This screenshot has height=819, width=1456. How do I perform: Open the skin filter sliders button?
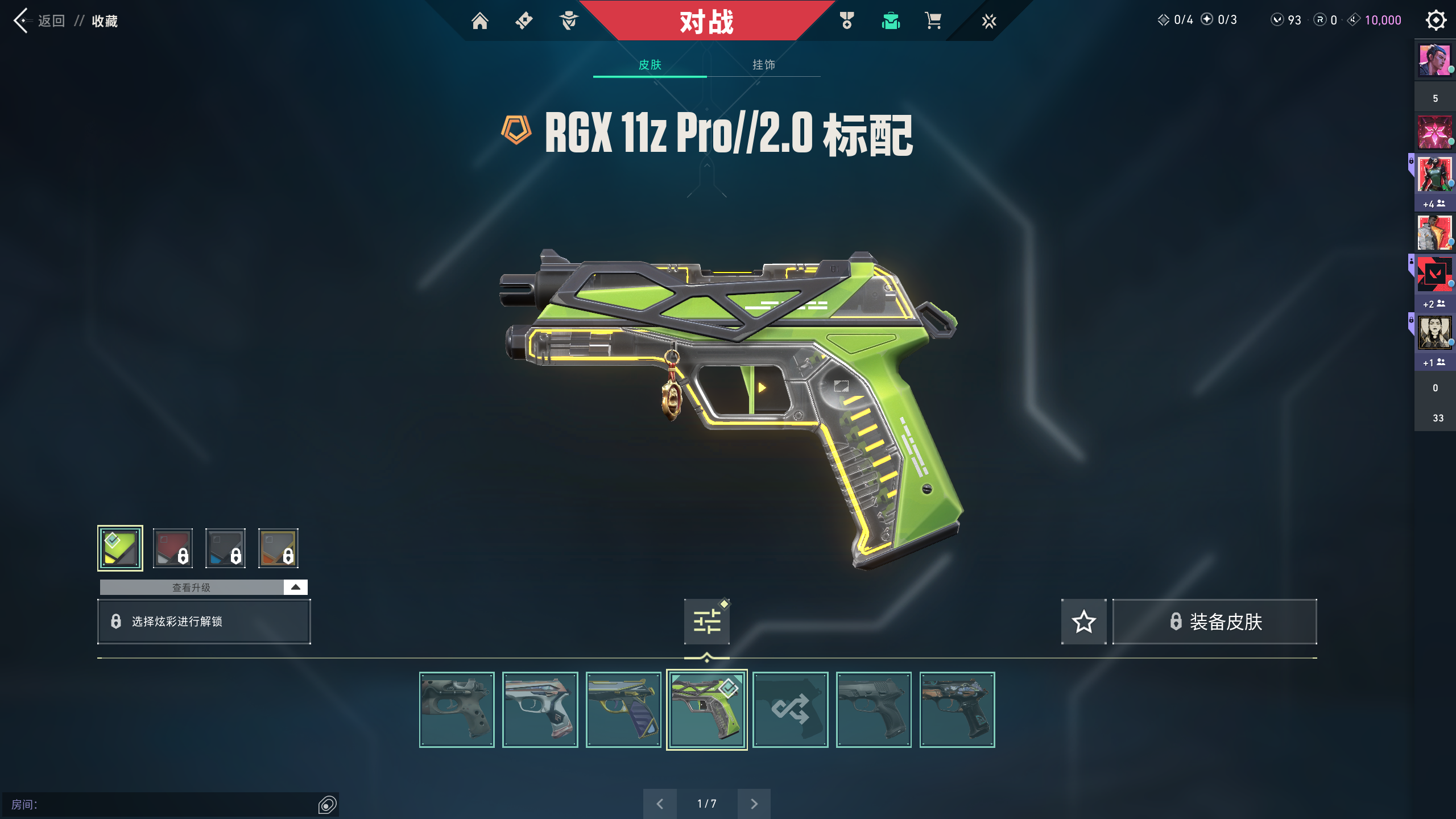point(706,621)
